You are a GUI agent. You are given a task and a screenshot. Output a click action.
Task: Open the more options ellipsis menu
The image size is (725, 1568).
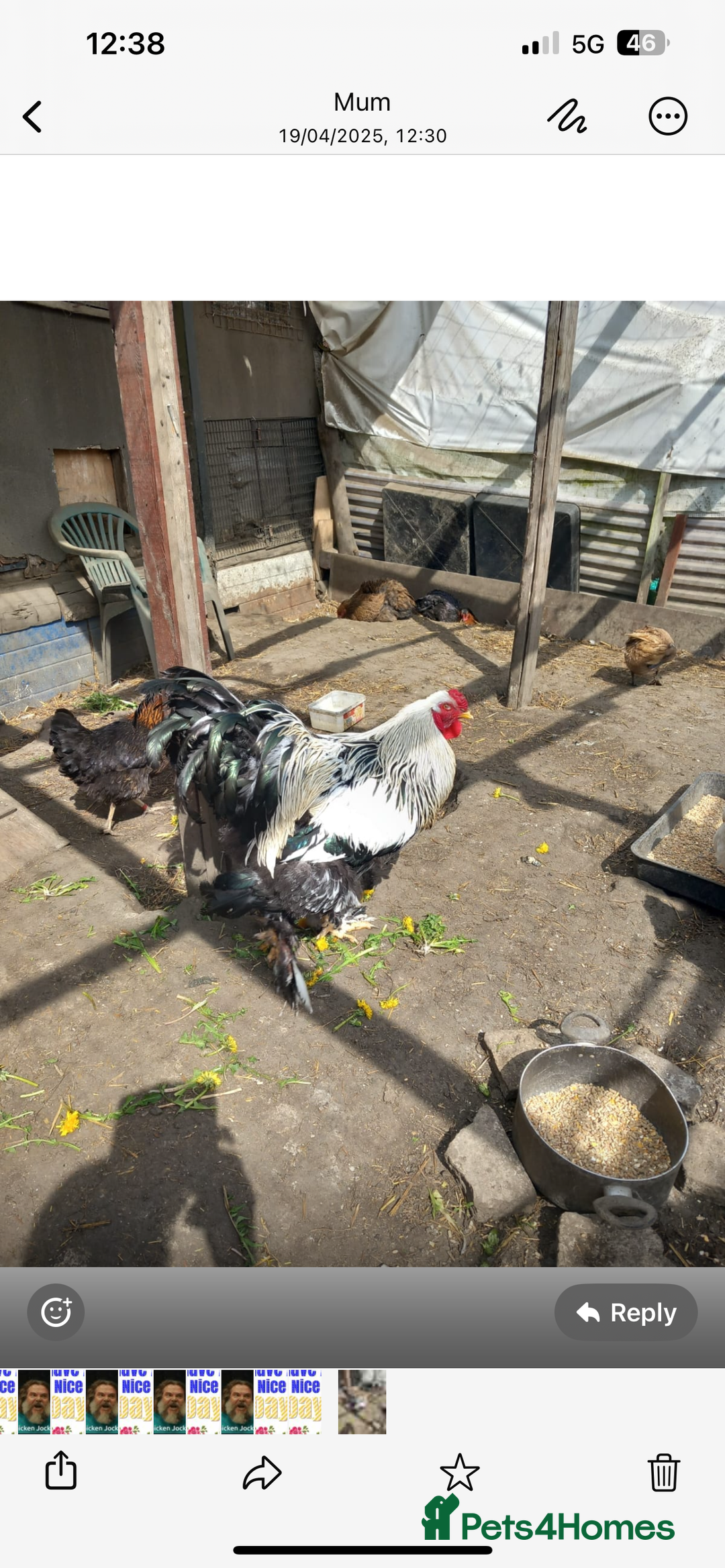click(667, 117)
